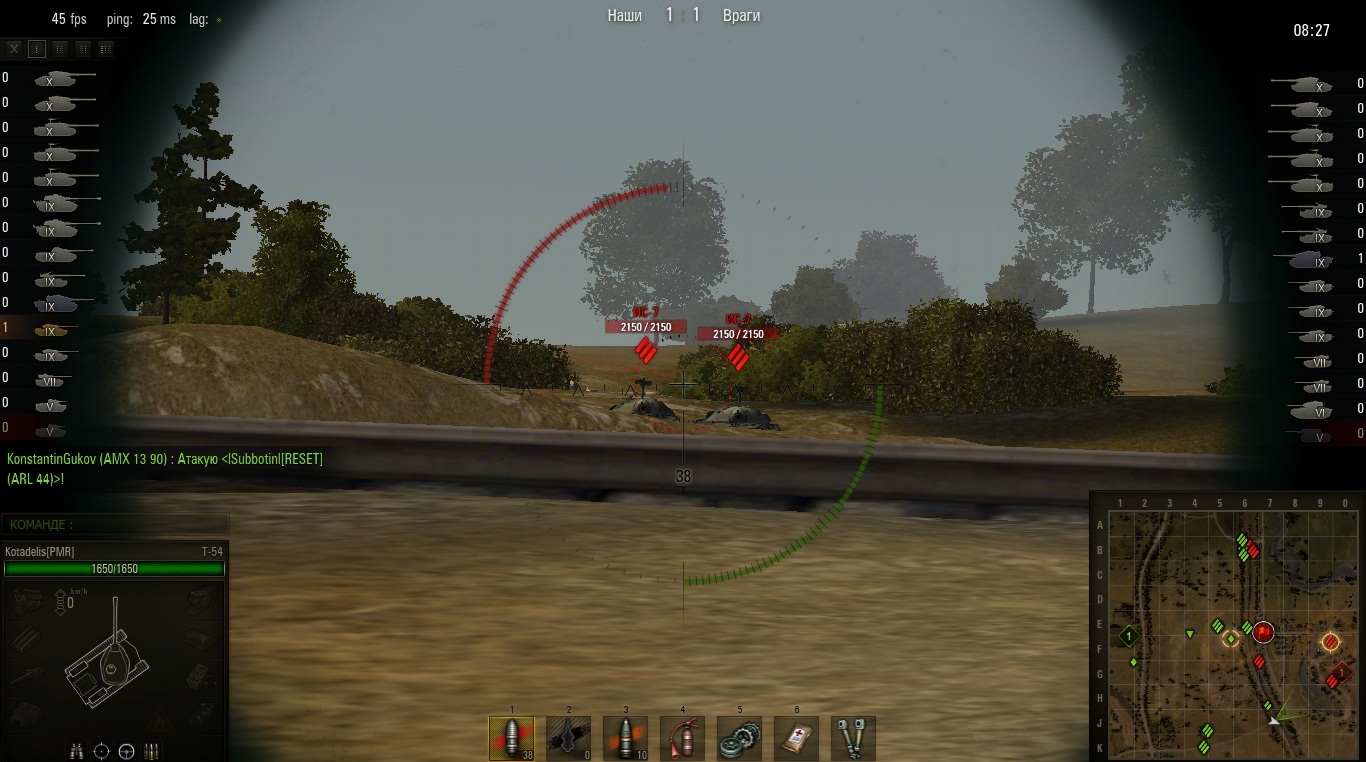The image size is (1366, 762).
Task: Choose the selected single-column team panel mode
Action: tap(37, 48)
